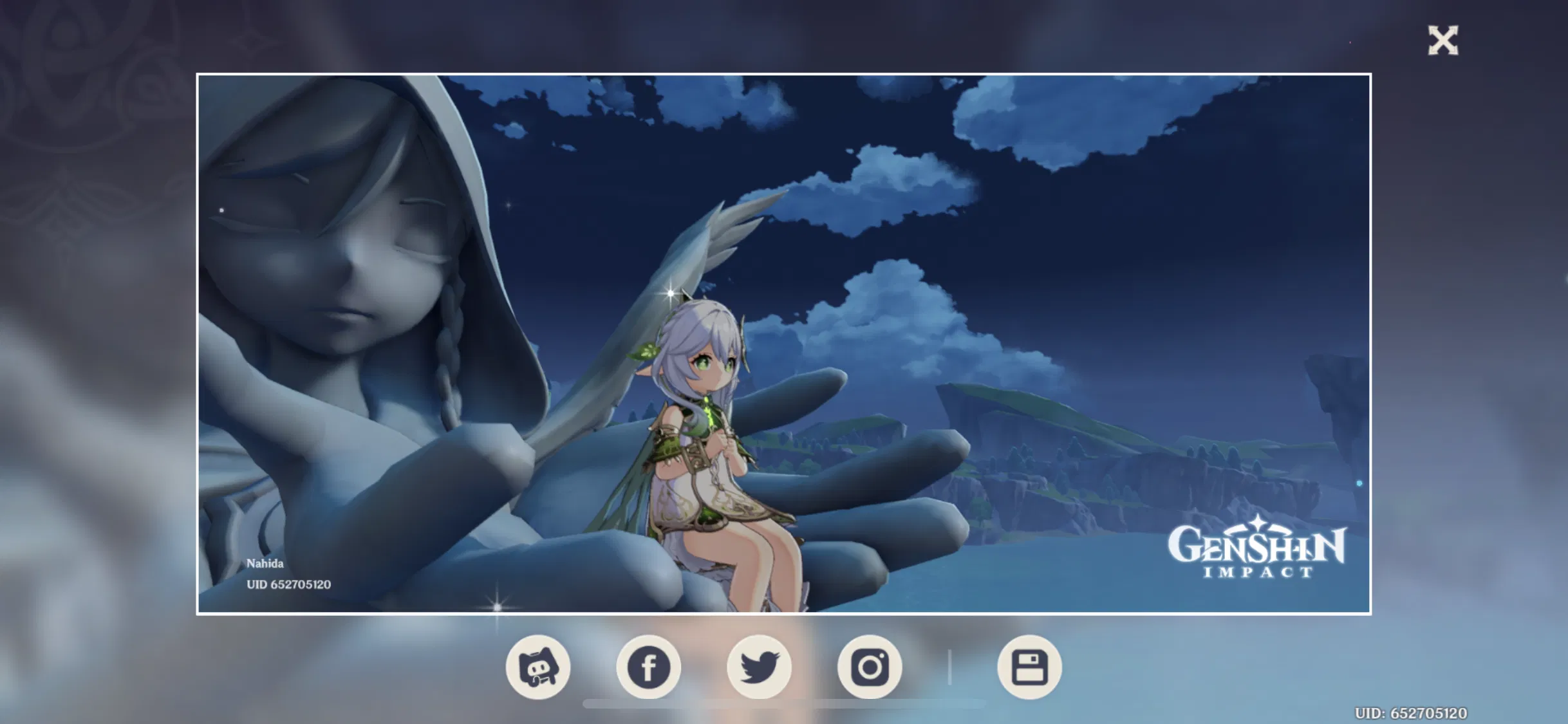Post the screenshot to Twitter
The width and height of the screenshot is (1568, 724).
[760, 667]
